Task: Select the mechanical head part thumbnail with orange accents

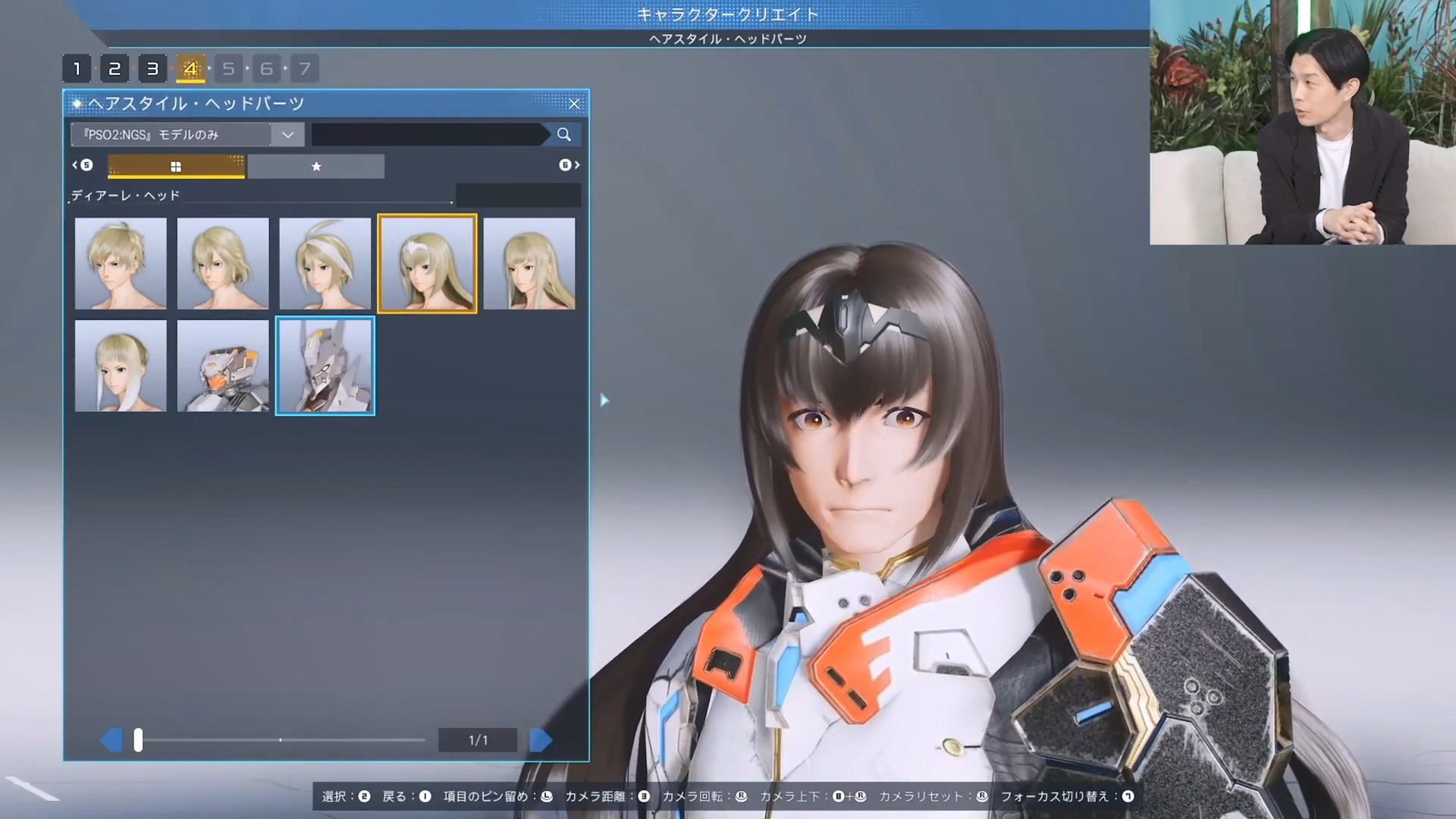Action: (222, 366)
